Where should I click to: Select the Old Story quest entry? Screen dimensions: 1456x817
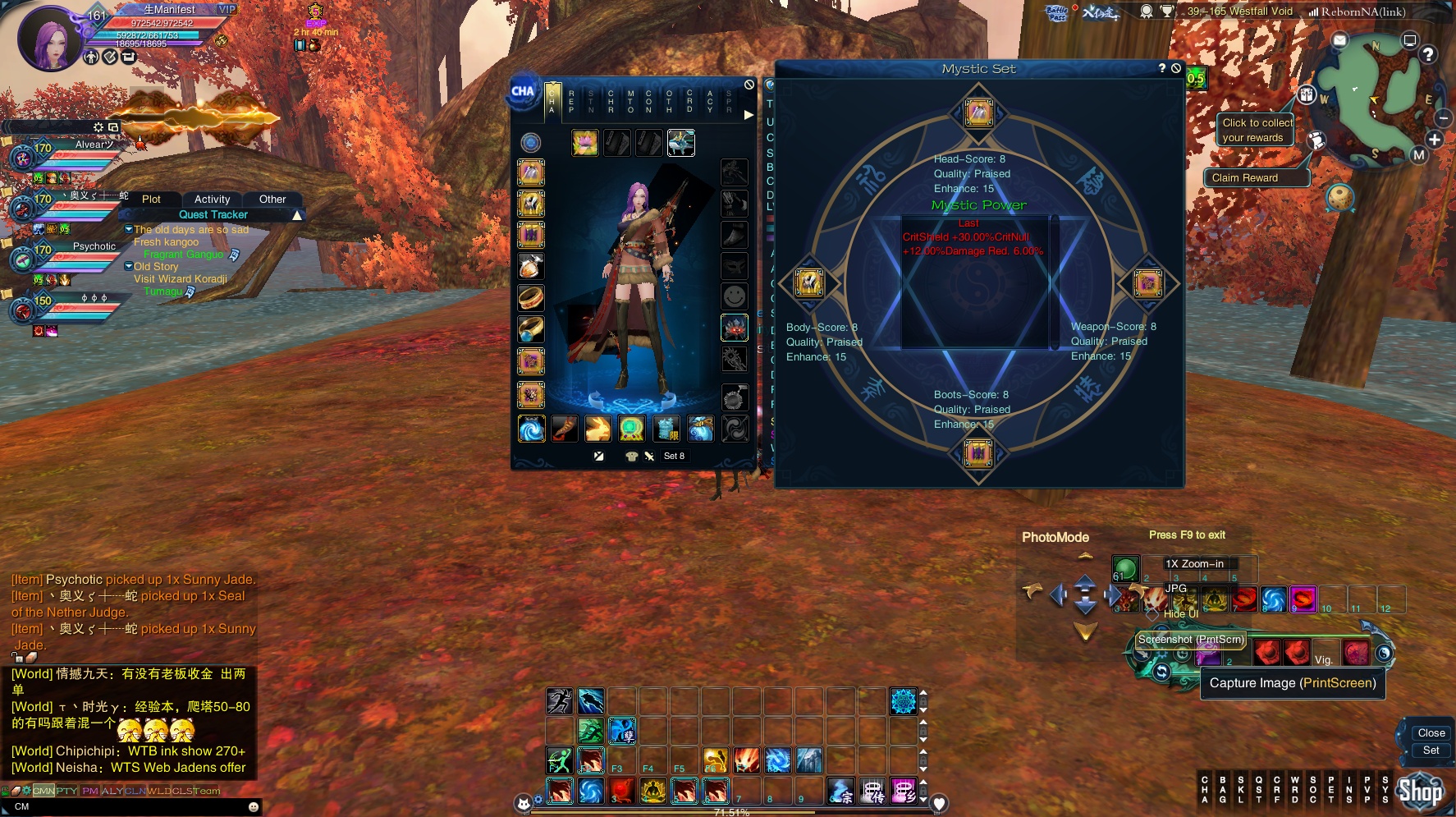pos(156,267)
